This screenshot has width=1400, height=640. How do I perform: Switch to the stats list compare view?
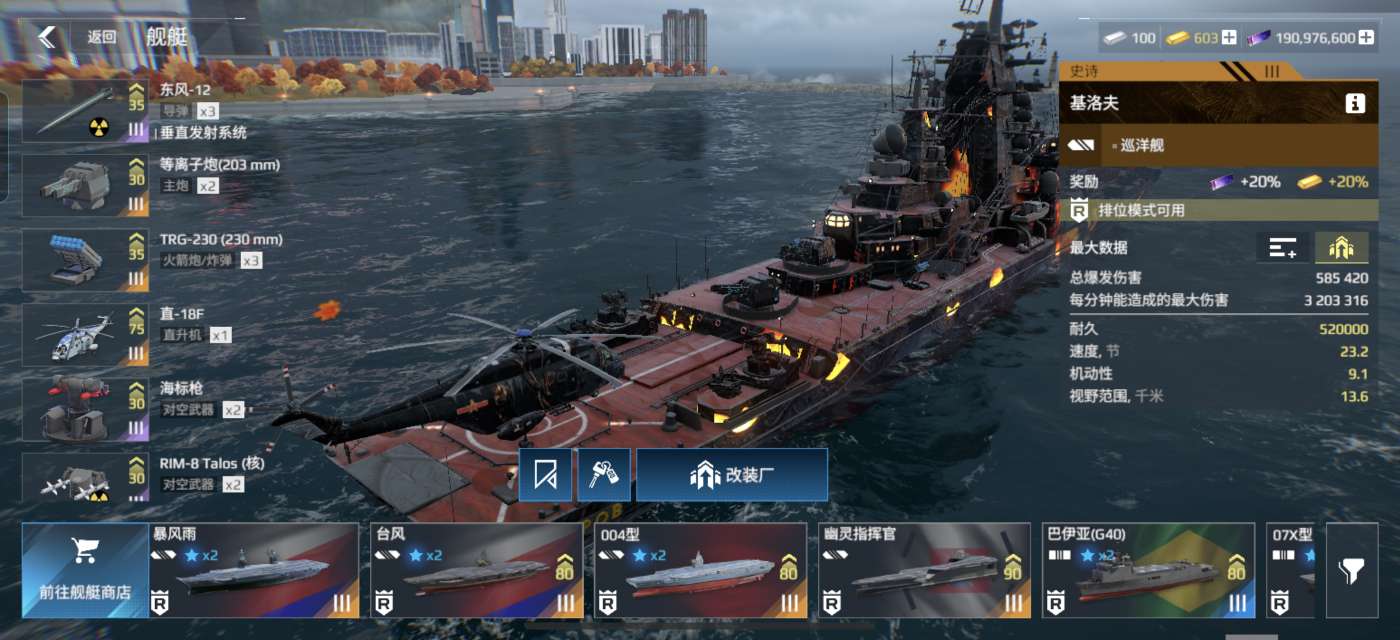tap(1282, 248)
